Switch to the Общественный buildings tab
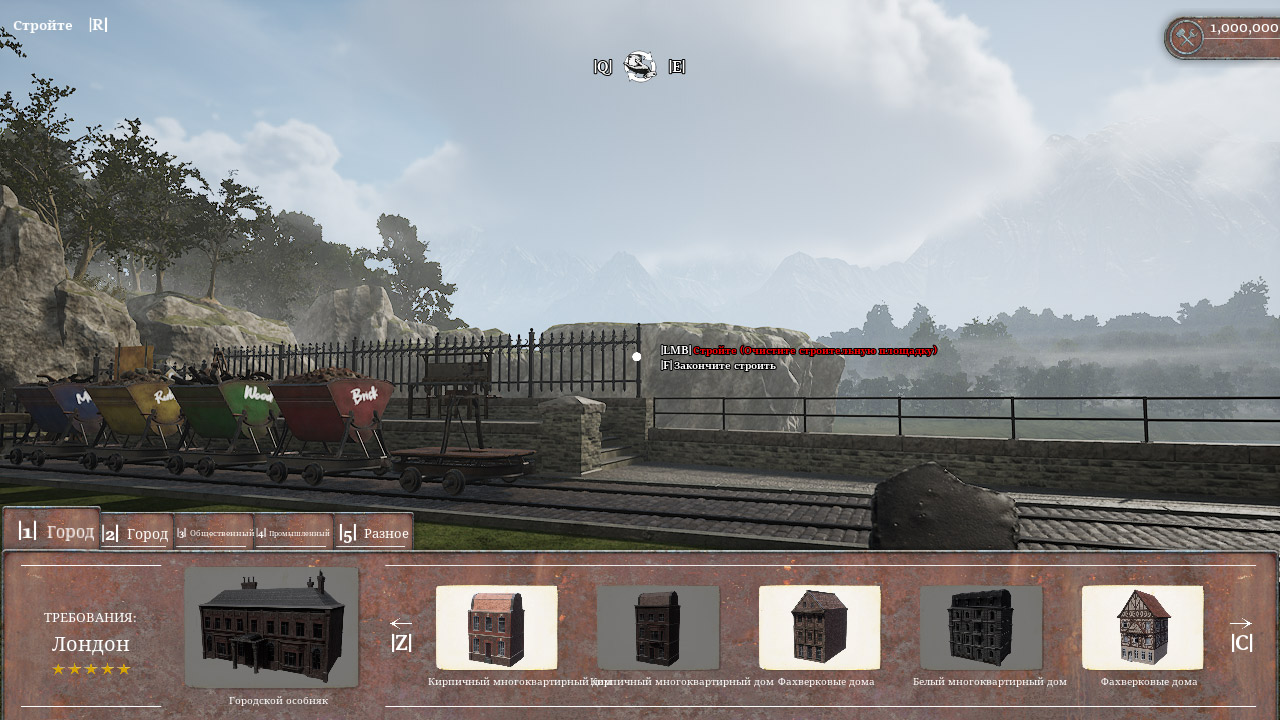 point(214,533)
